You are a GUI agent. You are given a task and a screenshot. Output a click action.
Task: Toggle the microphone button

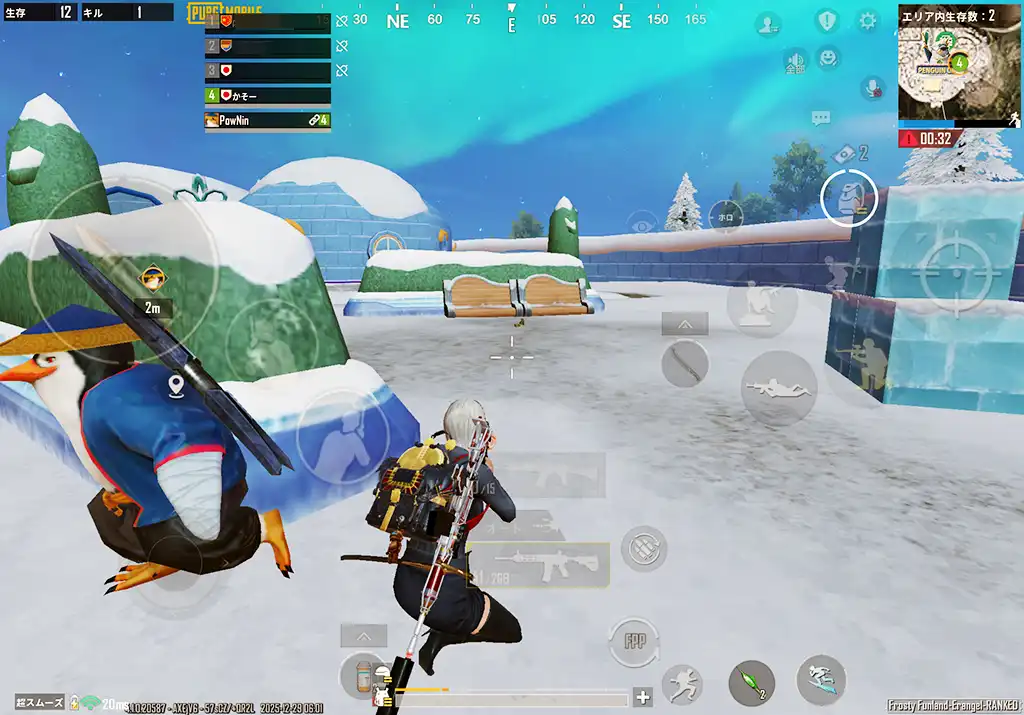[873, 88]
